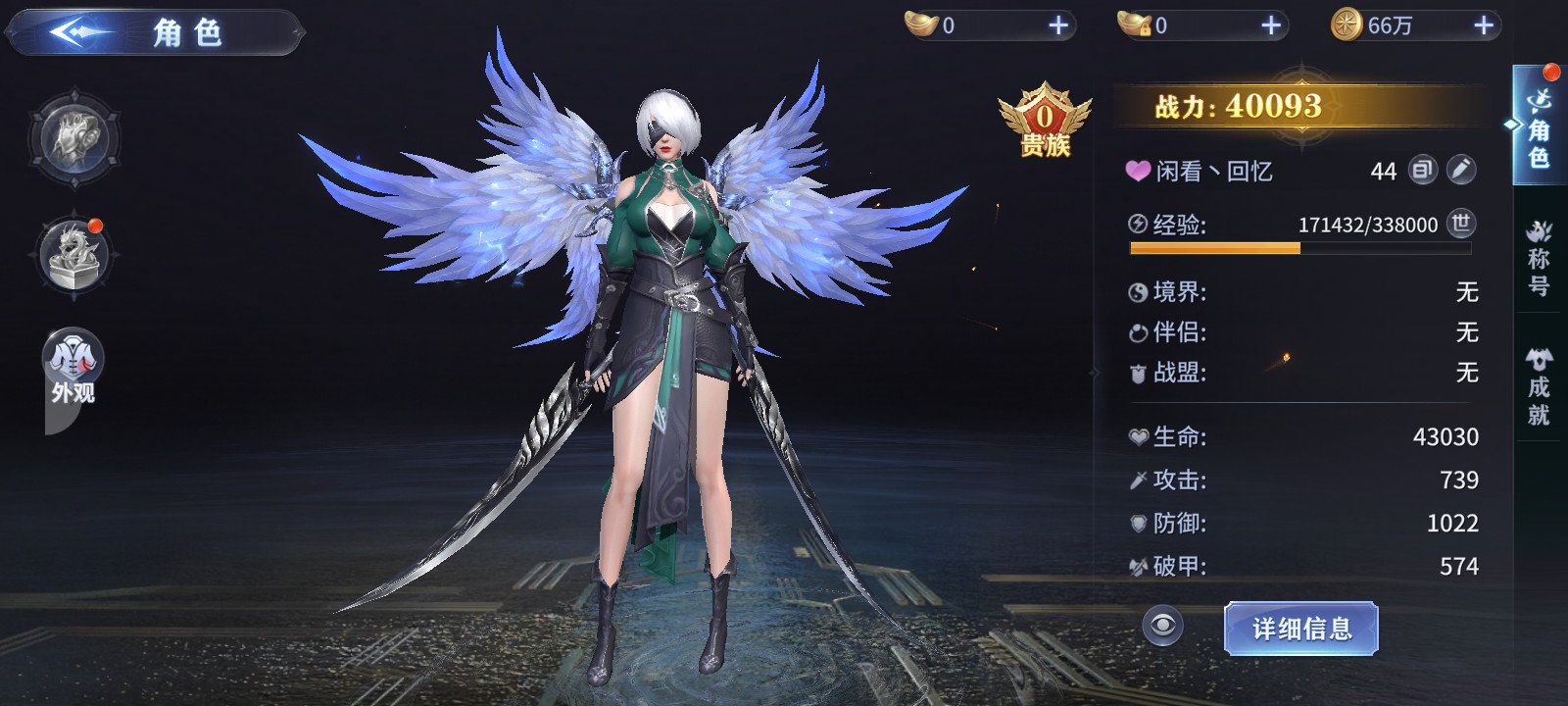Switch to the 成就 achievements tab
1568x706 pixels.
click(x=1540, y=386)
